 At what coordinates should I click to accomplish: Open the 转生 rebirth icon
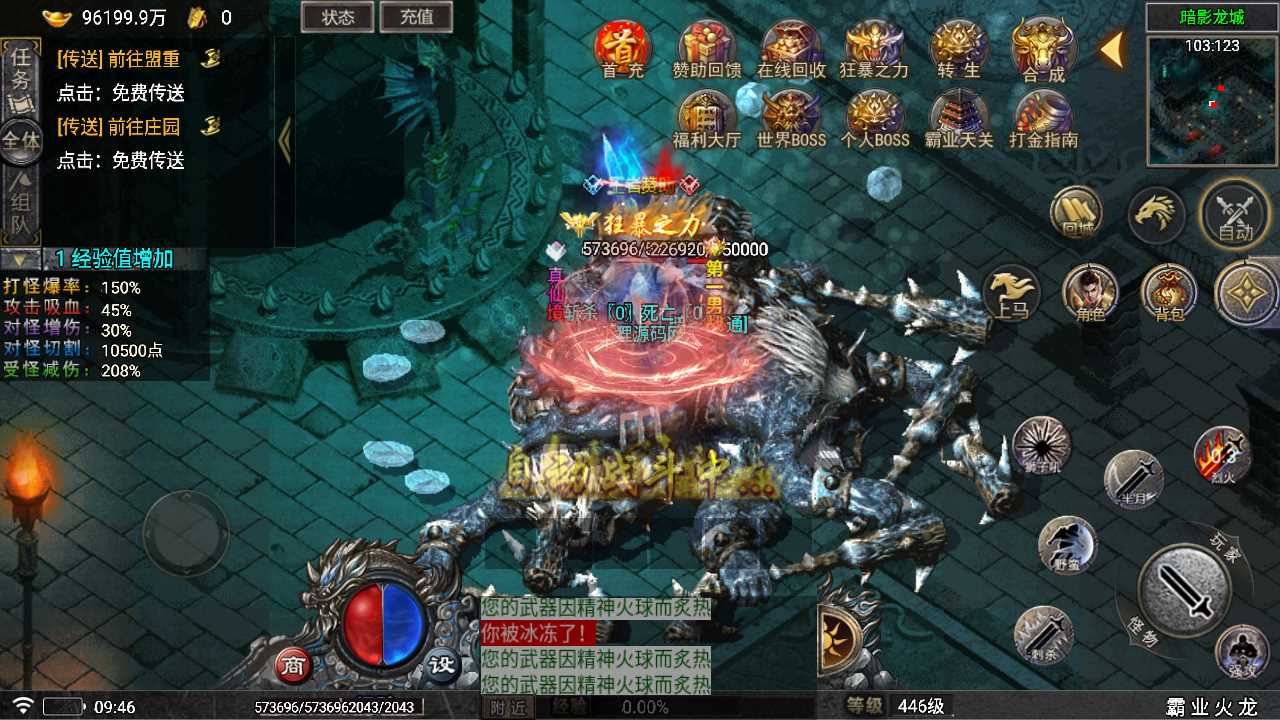[x=958, y=48]
